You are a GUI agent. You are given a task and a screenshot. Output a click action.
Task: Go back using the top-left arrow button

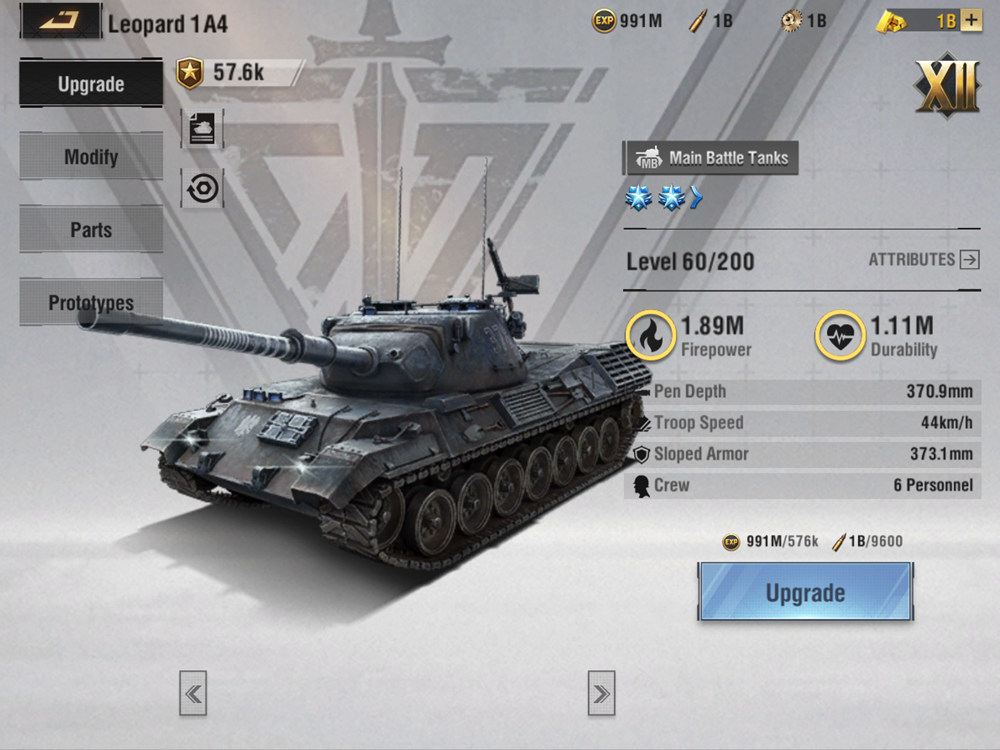60,21
